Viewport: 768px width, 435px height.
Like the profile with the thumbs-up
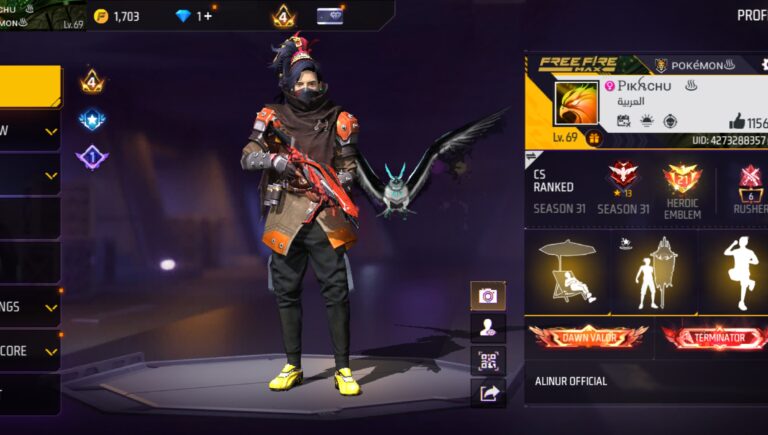[x=737, y=121]
